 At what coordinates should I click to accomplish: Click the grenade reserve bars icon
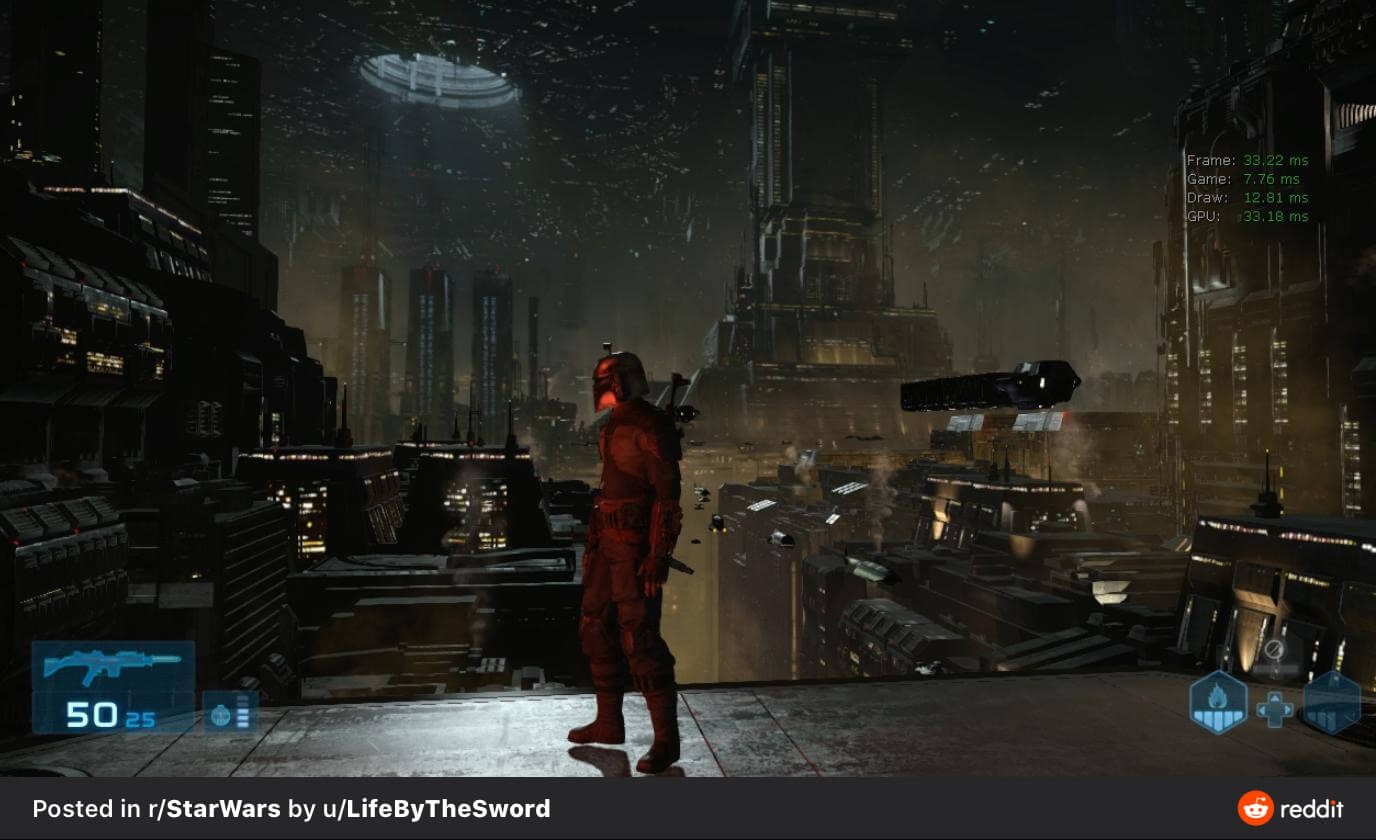[x=241, y=711]
